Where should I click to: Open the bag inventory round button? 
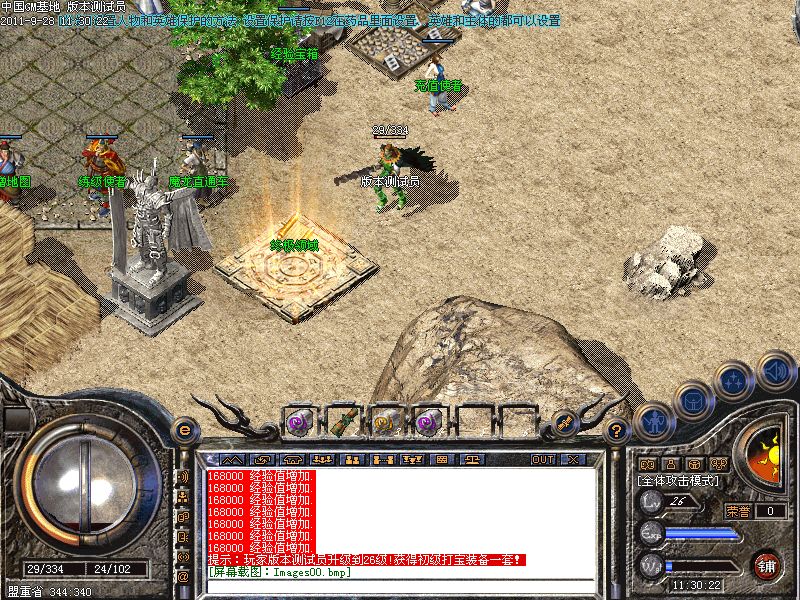(x=693, y=400)
